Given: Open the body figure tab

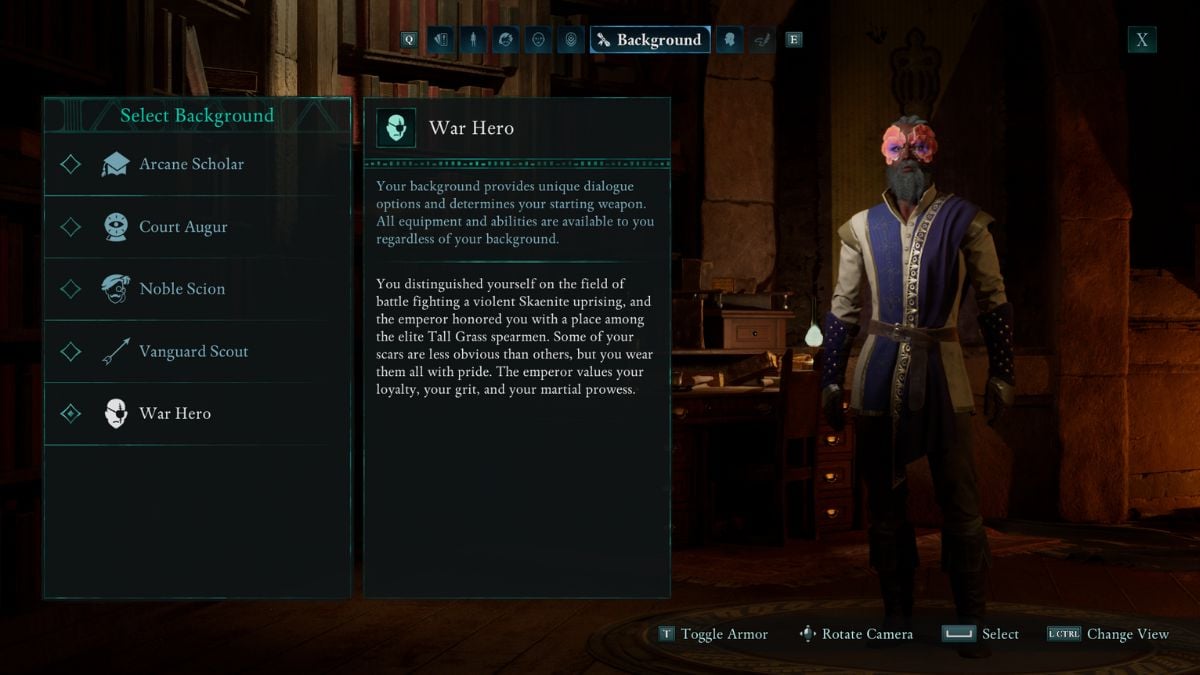Looking at the screenshot, I should point(473,40).
